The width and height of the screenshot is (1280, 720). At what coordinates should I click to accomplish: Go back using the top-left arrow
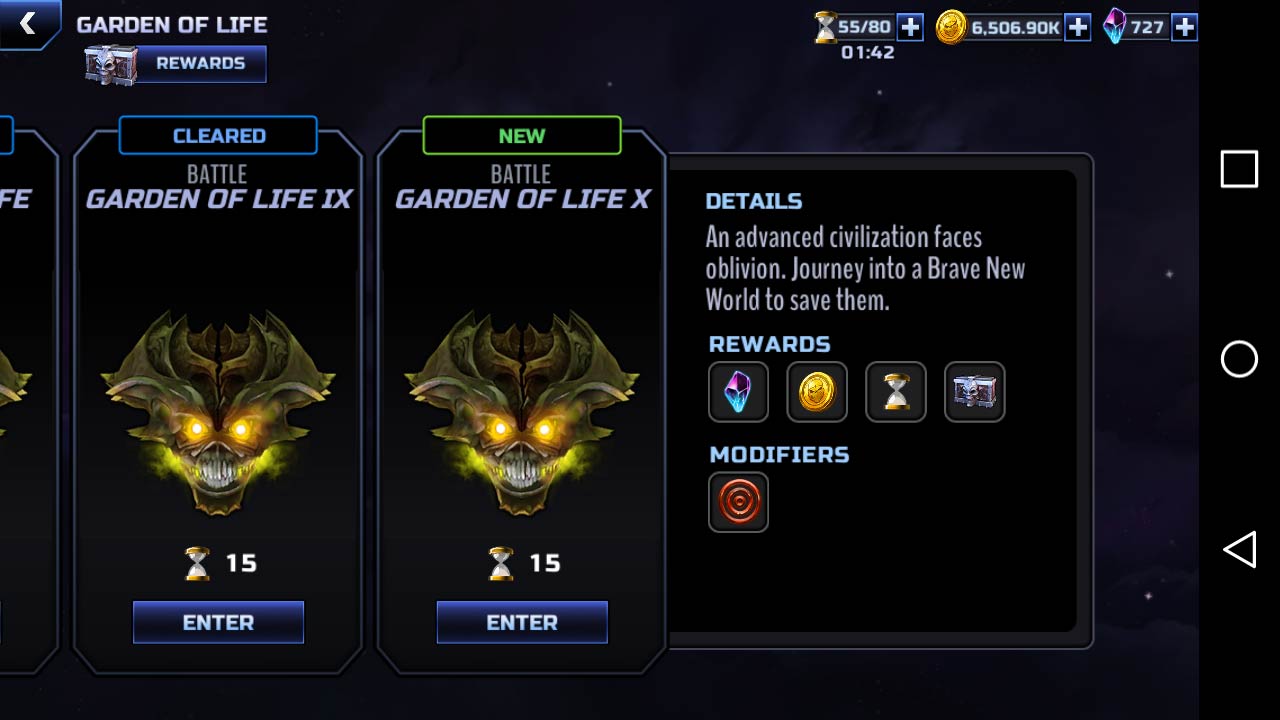(x=27, y=23)
